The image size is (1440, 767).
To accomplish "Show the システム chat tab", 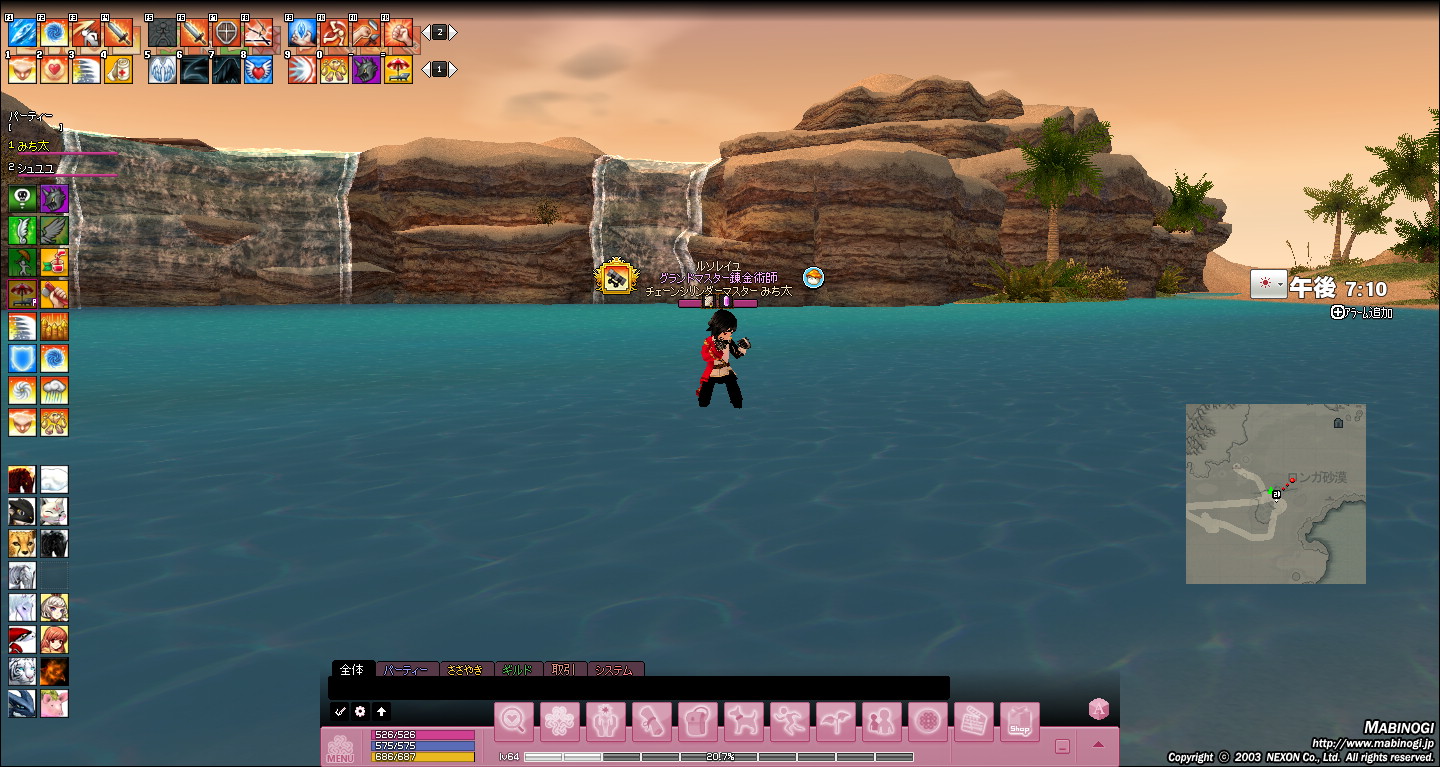I will (614, 669).
